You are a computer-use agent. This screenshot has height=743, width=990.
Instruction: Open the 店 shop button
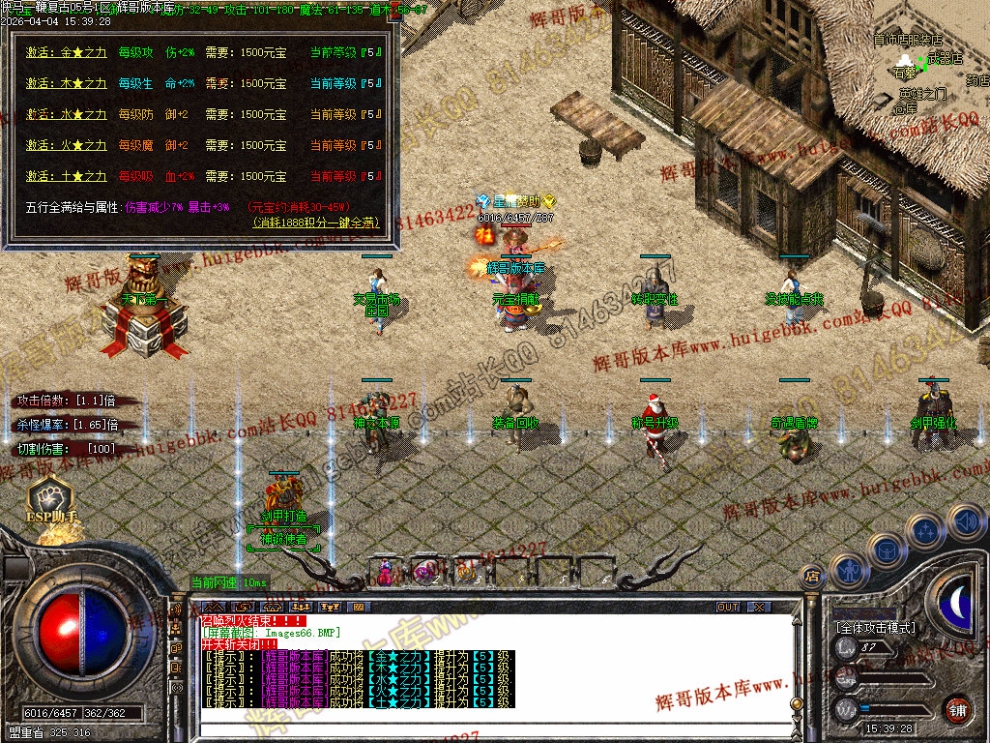(812, 576)
